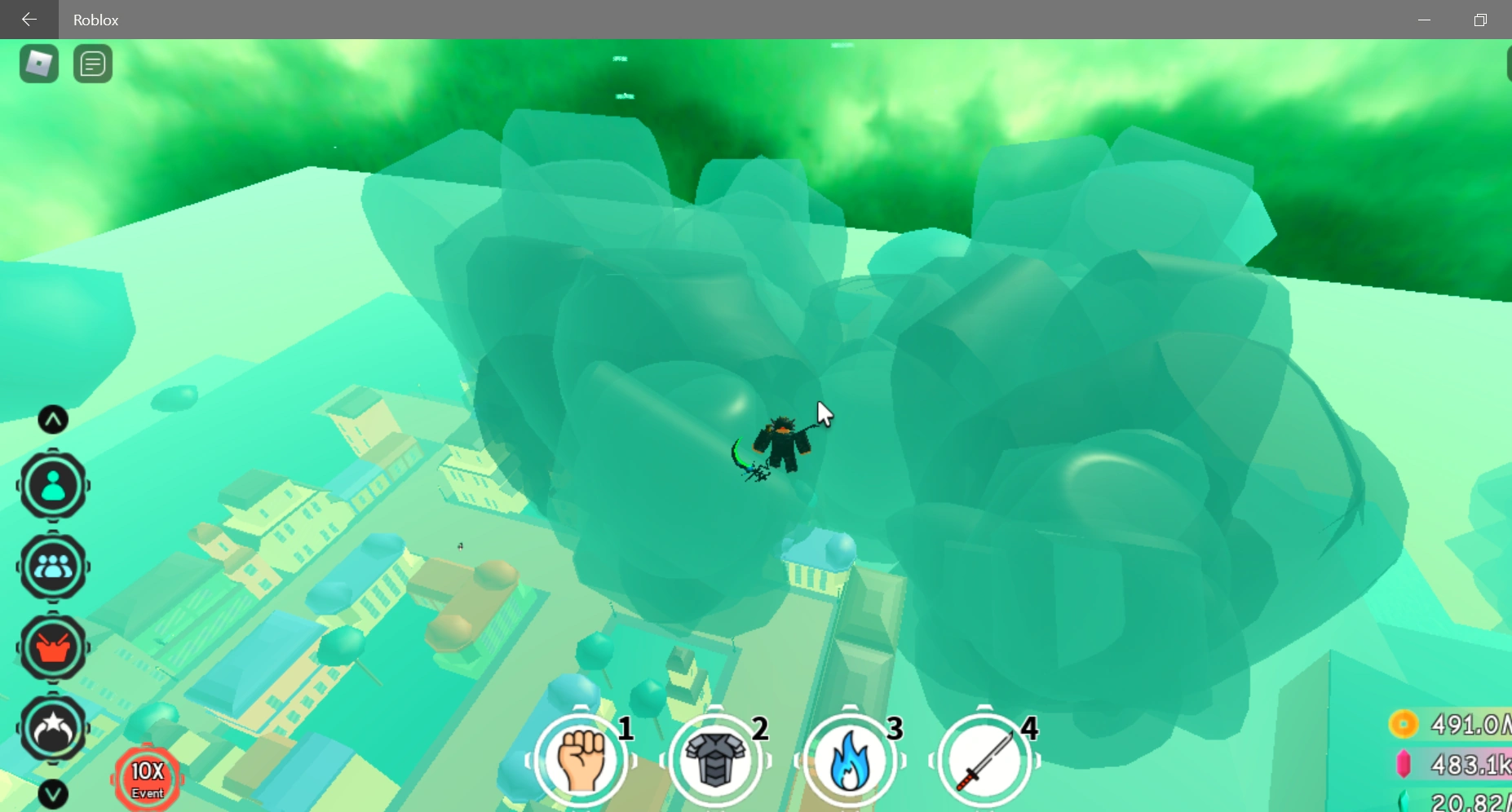1512x812 pixels.
Task: Open the Roblox menu icon
Action: [x=38, y=64]
